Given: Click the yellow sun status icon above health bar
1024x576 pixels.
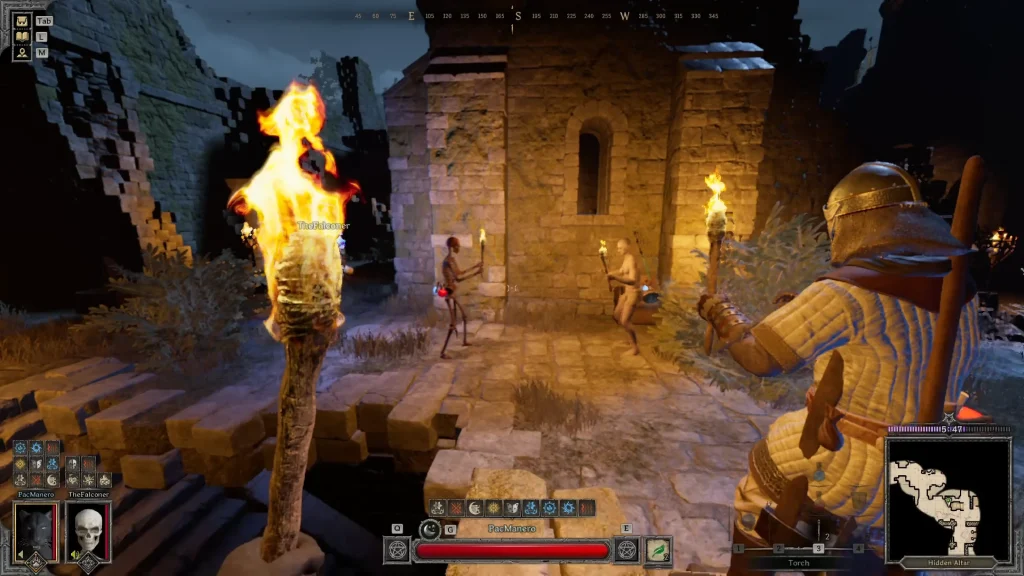Looking at the screenshot, I should coord(494,508).
